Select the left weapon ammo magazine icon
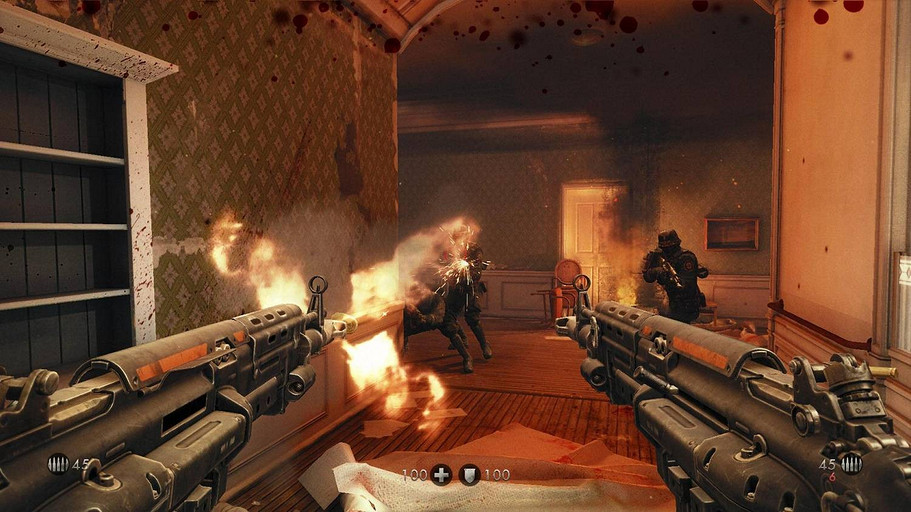This screenshot has width=911, height=512. (x=57, y=464)
